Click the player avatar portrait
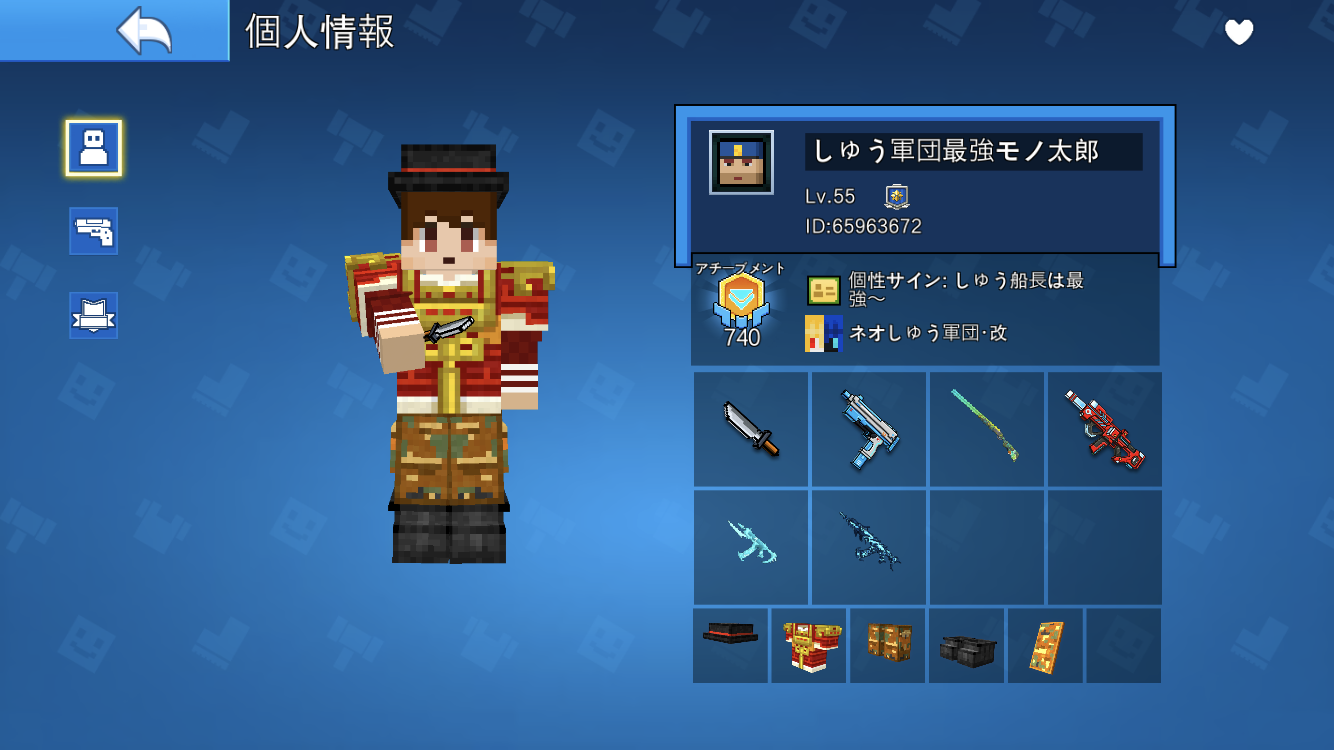 [x=741, y=162]
